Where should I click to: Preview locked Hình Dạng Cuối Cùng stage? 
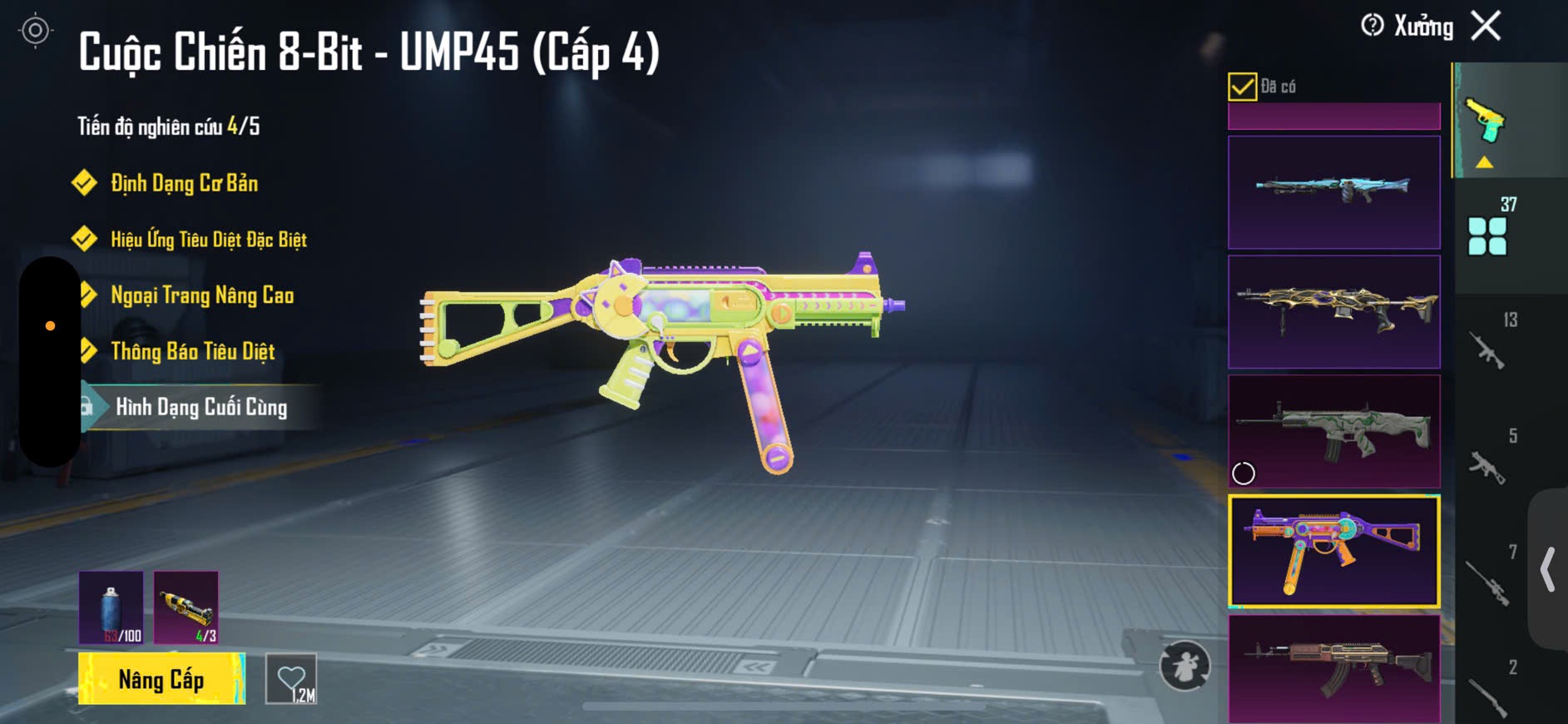click(x=200, y=407)
